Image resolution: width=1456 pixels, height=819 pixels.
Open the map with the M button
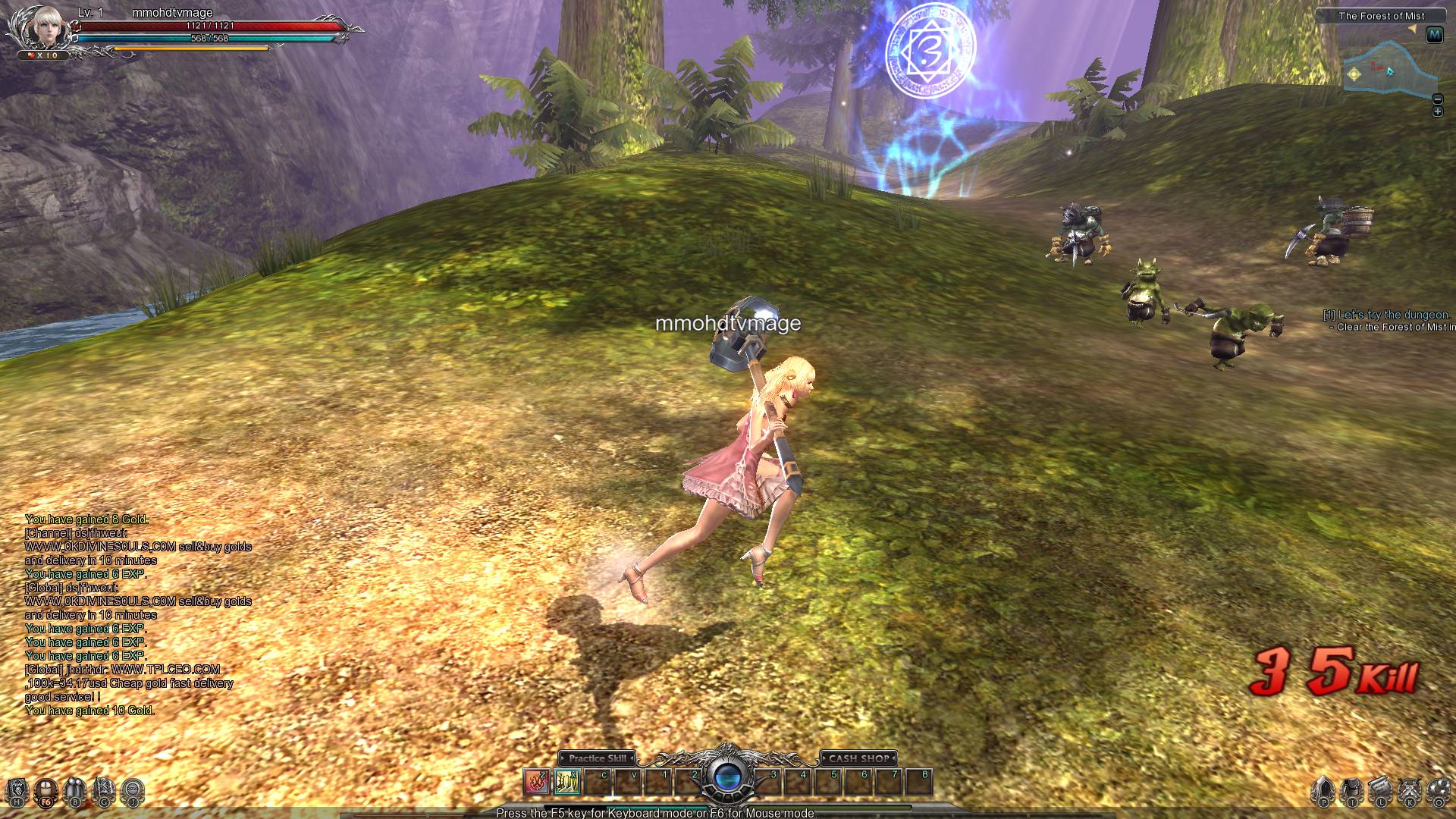[1434, 35]
